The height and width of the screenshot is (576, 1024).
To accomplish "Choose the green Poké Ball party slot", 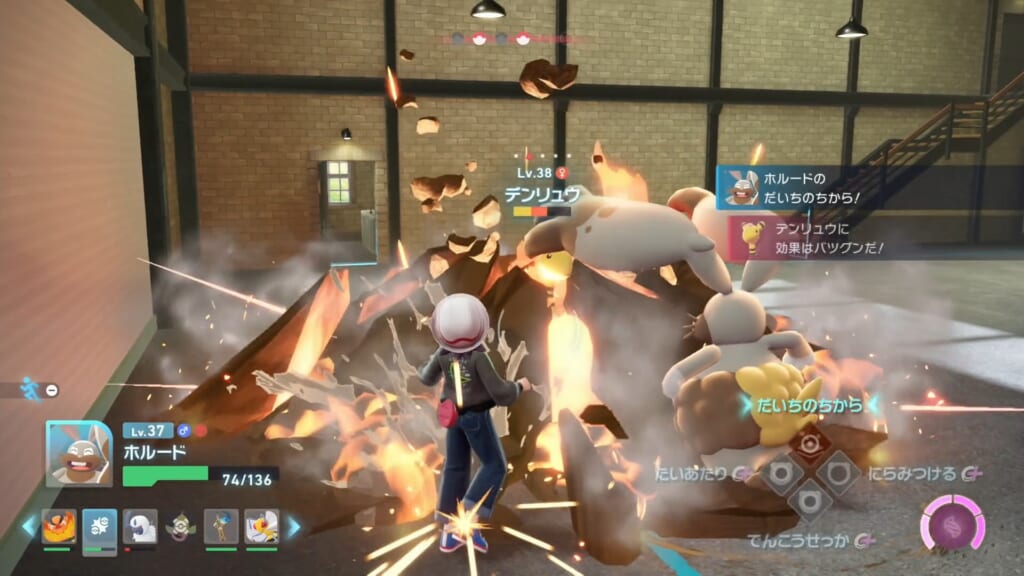I will 181,526.
